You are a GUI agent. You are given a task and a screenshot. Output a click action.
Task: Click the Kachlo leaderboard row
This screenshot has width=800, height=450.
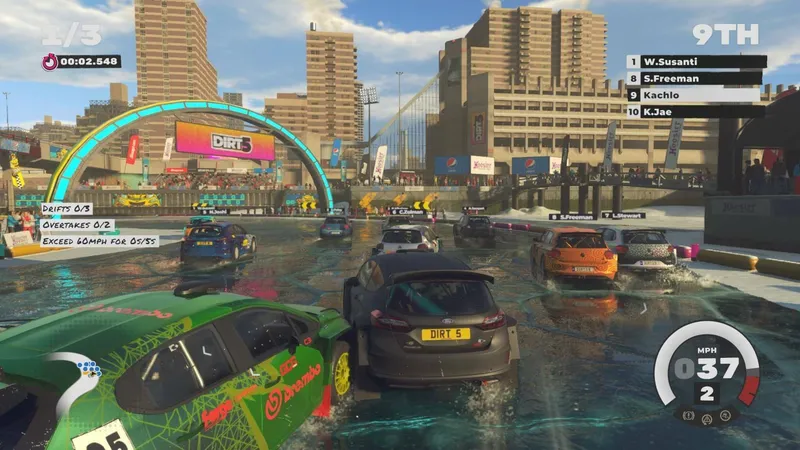pos(696,95)
